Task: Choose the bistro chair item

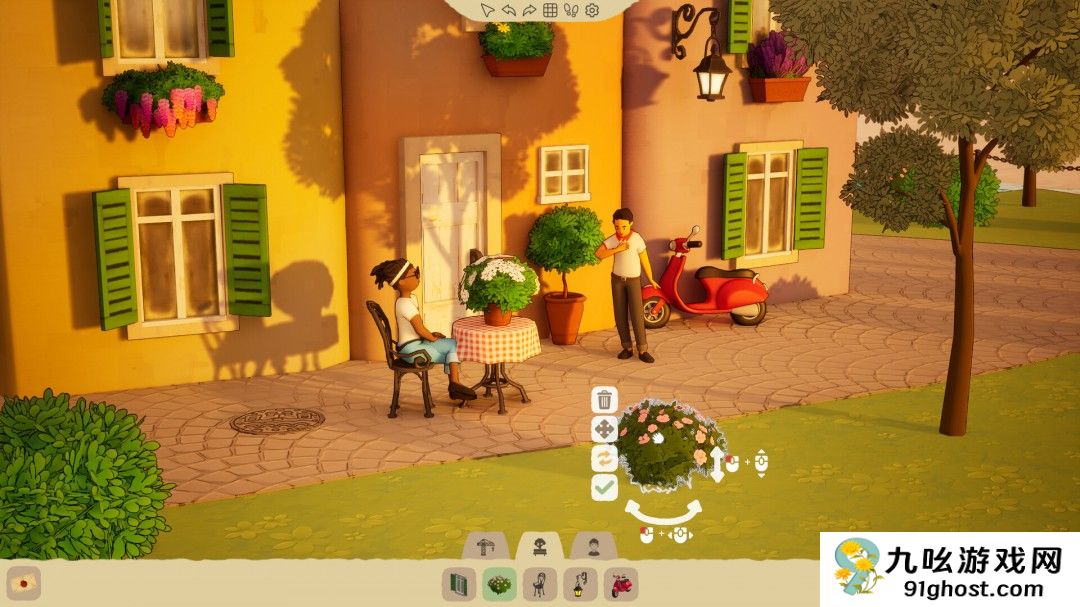Action: point(540,583)
